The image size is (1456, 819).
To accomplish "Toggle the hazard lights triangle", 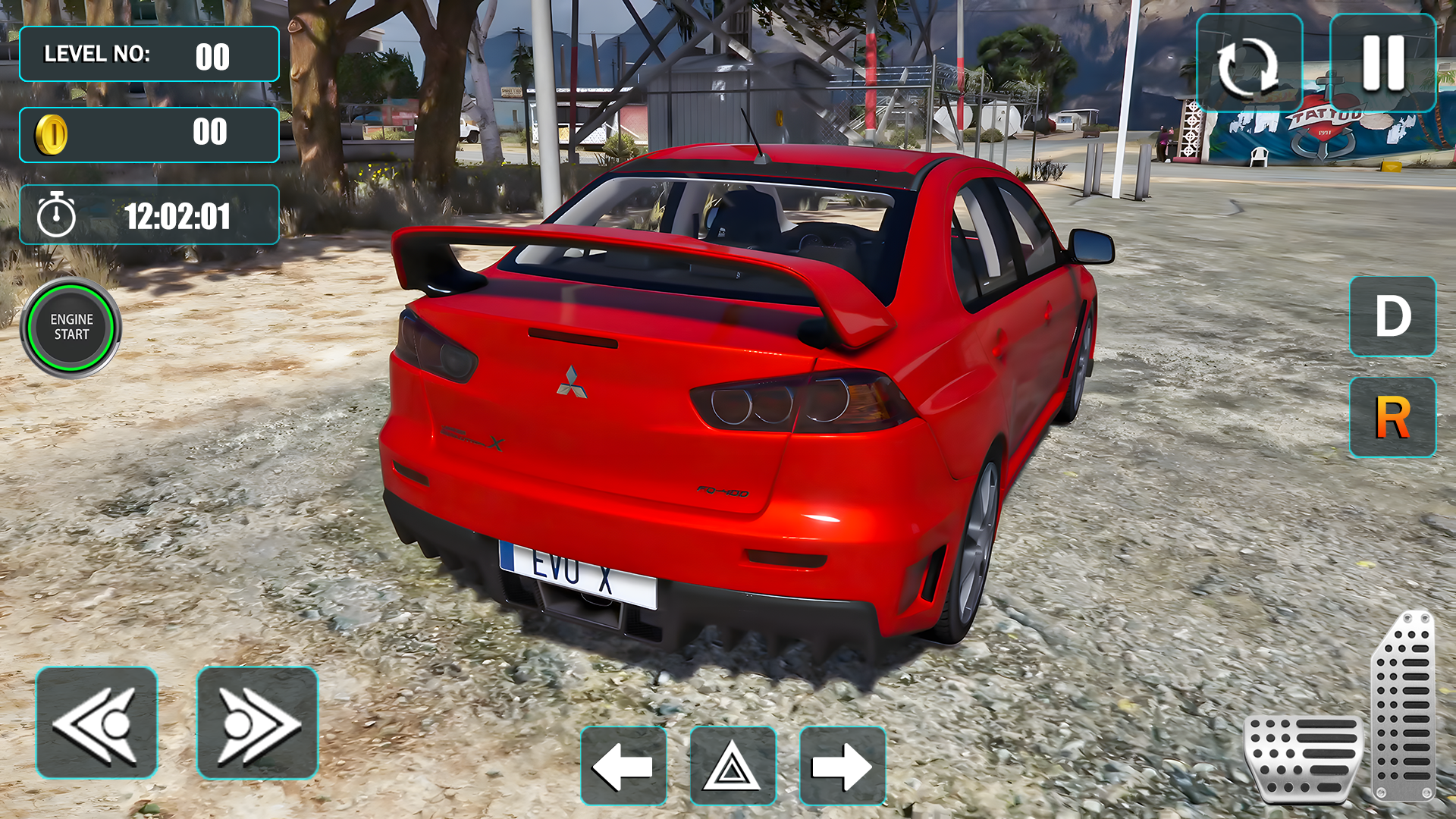I will [x=733, y=766].
